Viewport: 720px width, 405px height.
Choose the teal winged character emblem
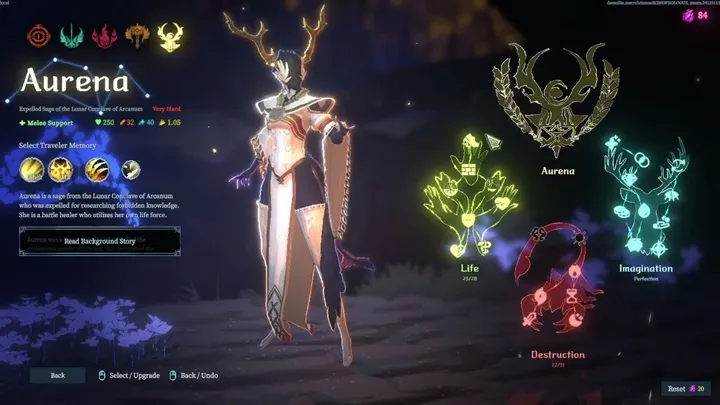pyautogui.click(x=71, y=37)
